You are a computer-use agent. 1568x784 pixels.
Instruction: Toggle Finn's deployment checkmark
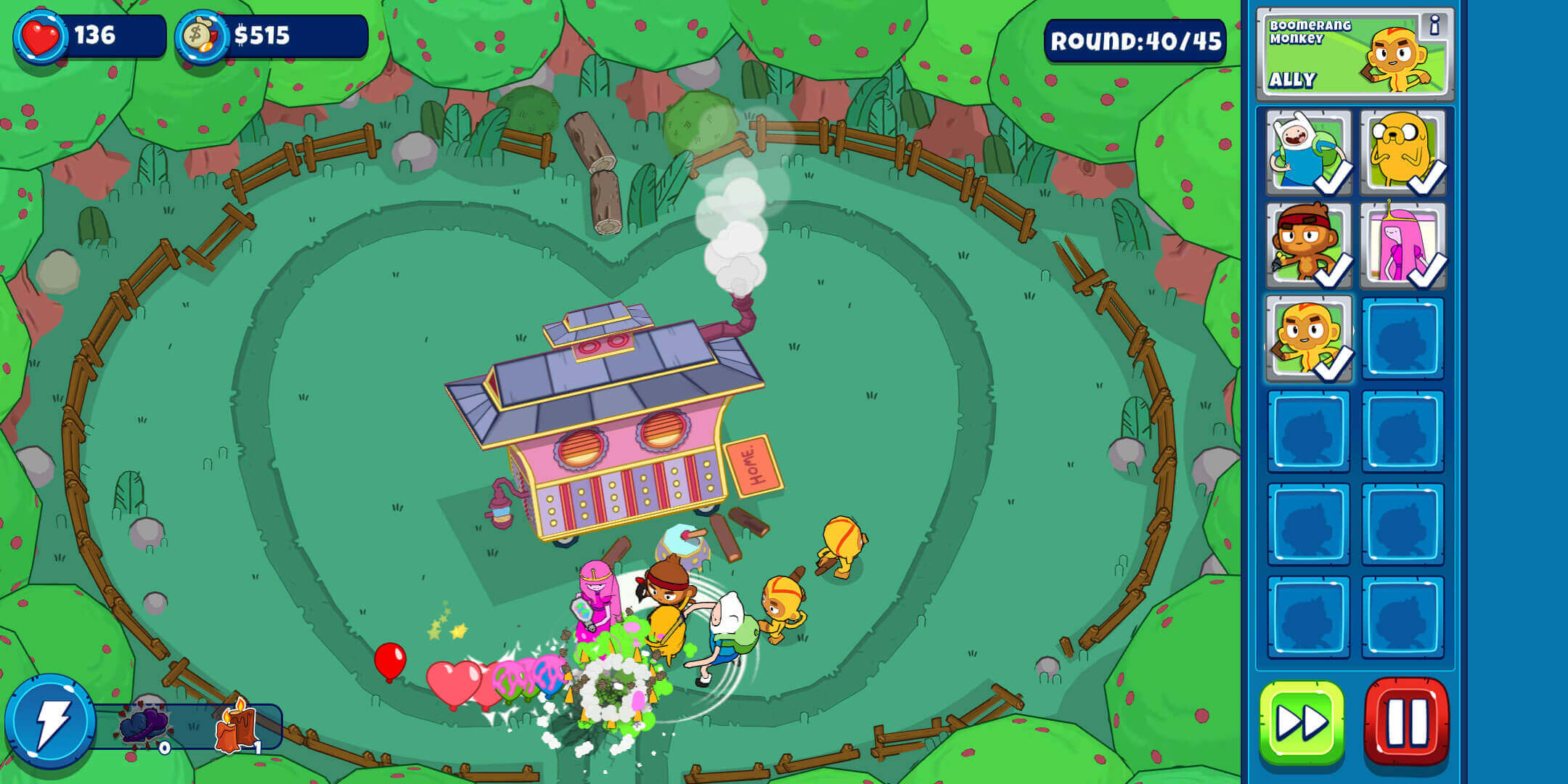point(1334,184)
